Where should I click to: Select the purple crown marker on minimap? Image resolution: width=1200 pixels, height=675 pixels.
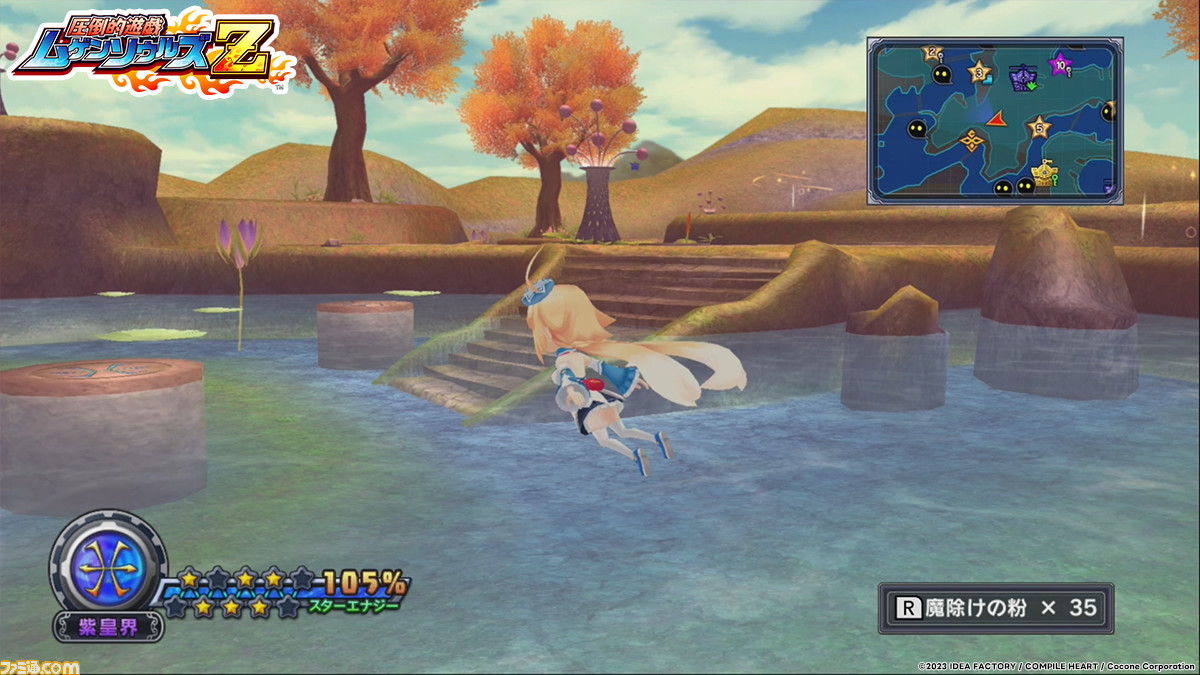point(1023,78)
